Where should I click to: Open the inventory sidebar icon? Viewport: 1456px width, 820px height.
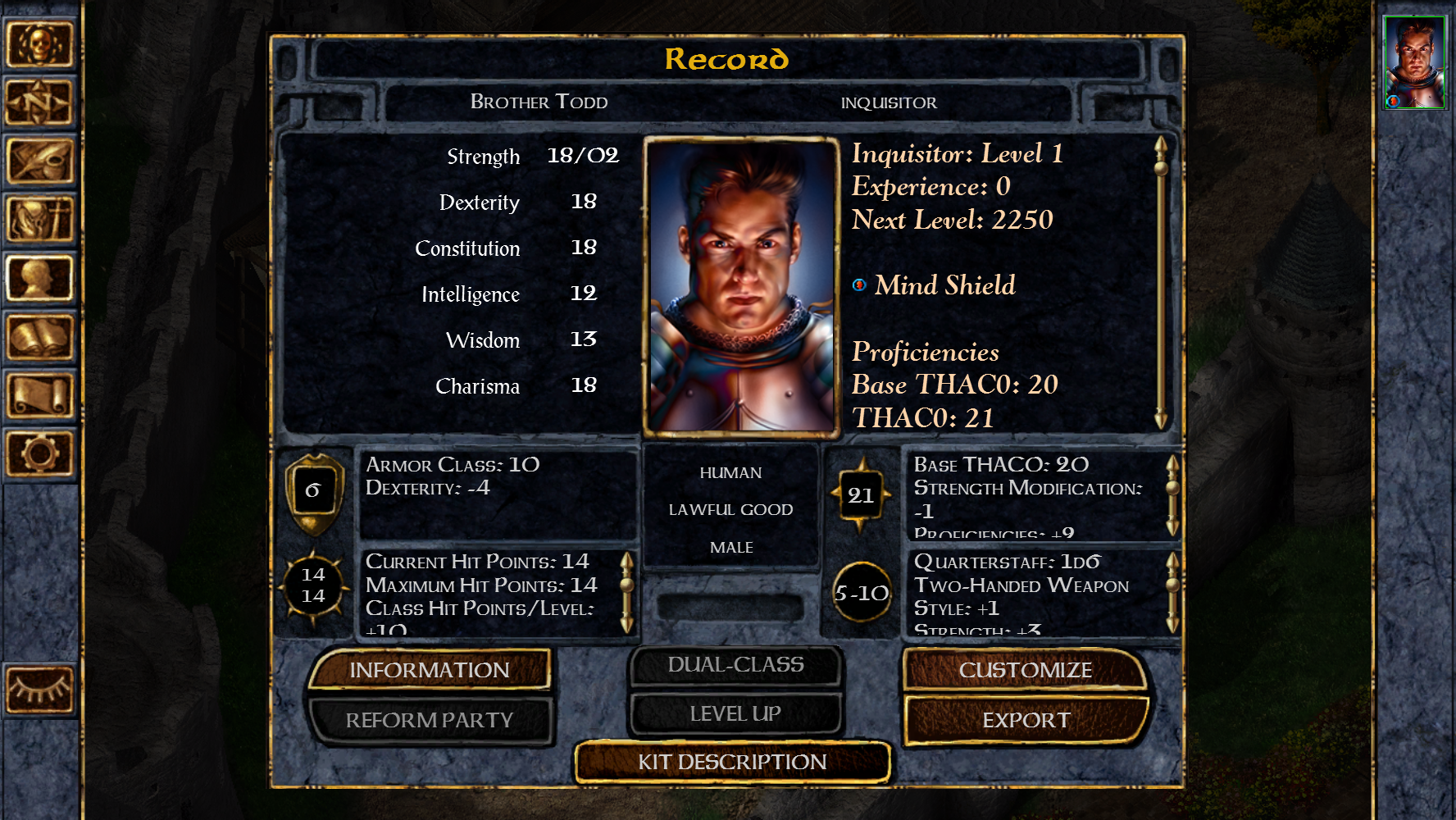click(39, 219)
